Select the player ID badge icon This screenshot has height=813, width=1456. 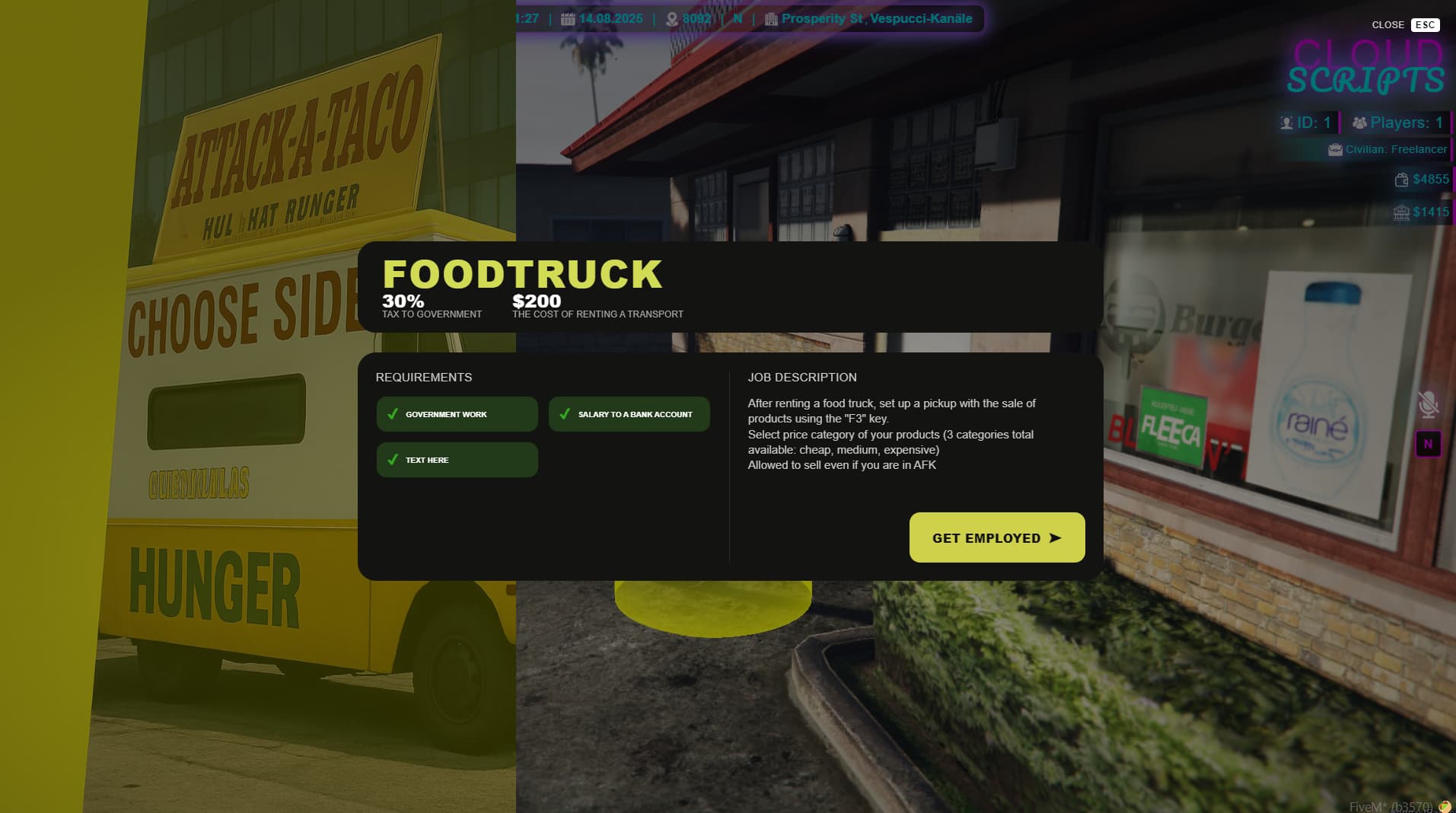(x=1287, y=122)
